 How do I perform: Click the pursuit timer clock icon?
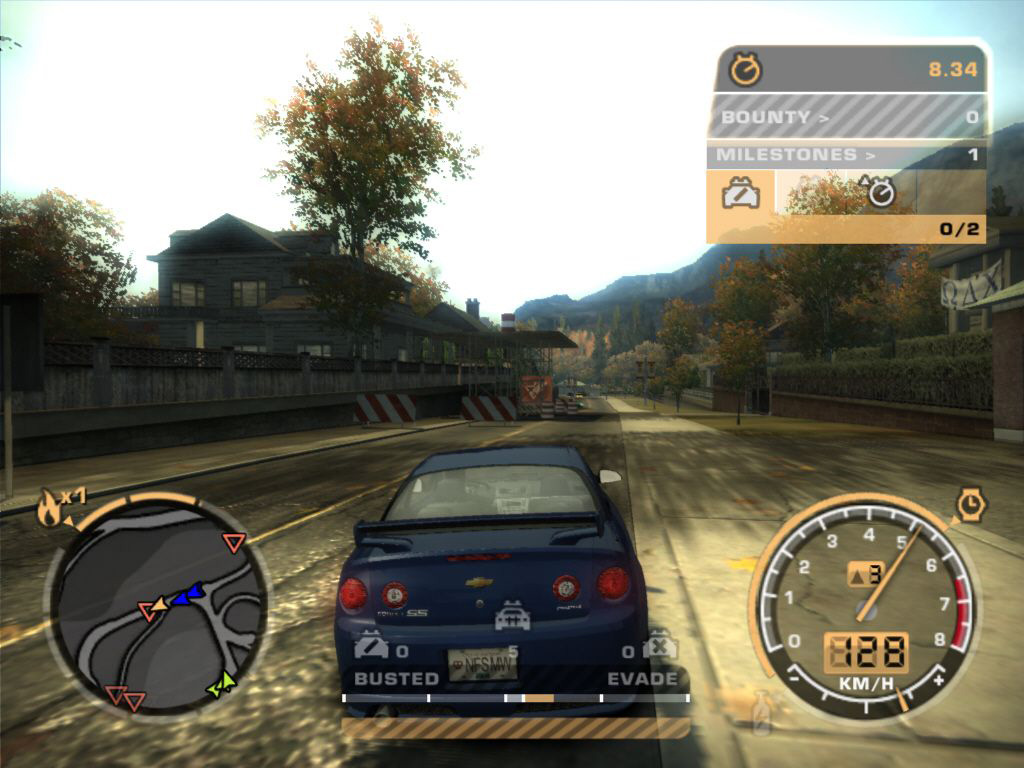pyautogui.click(x=746, y=69)
